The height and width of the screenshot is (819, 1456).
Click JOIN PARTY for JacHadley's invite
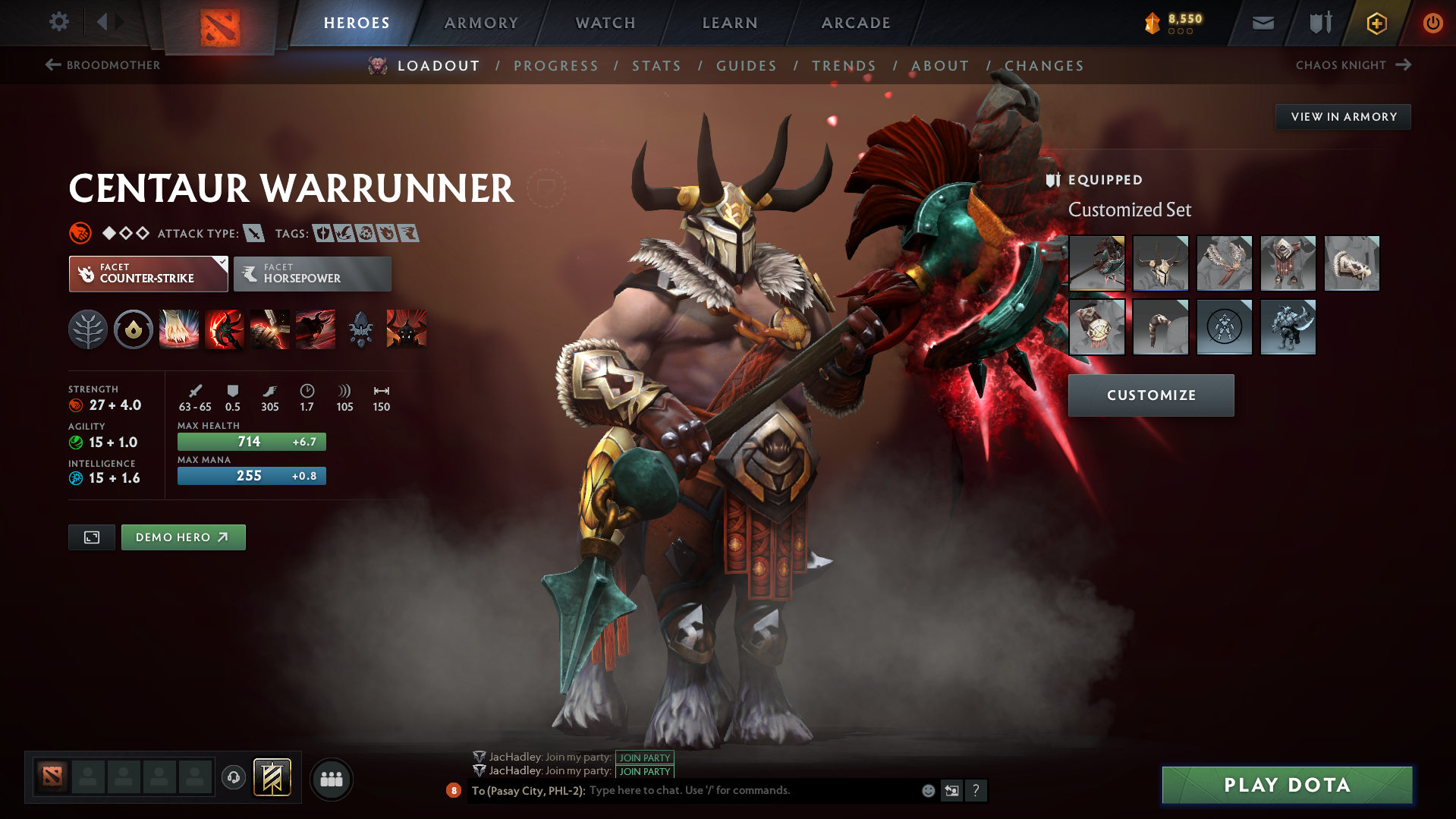click(x=644, y=757)
